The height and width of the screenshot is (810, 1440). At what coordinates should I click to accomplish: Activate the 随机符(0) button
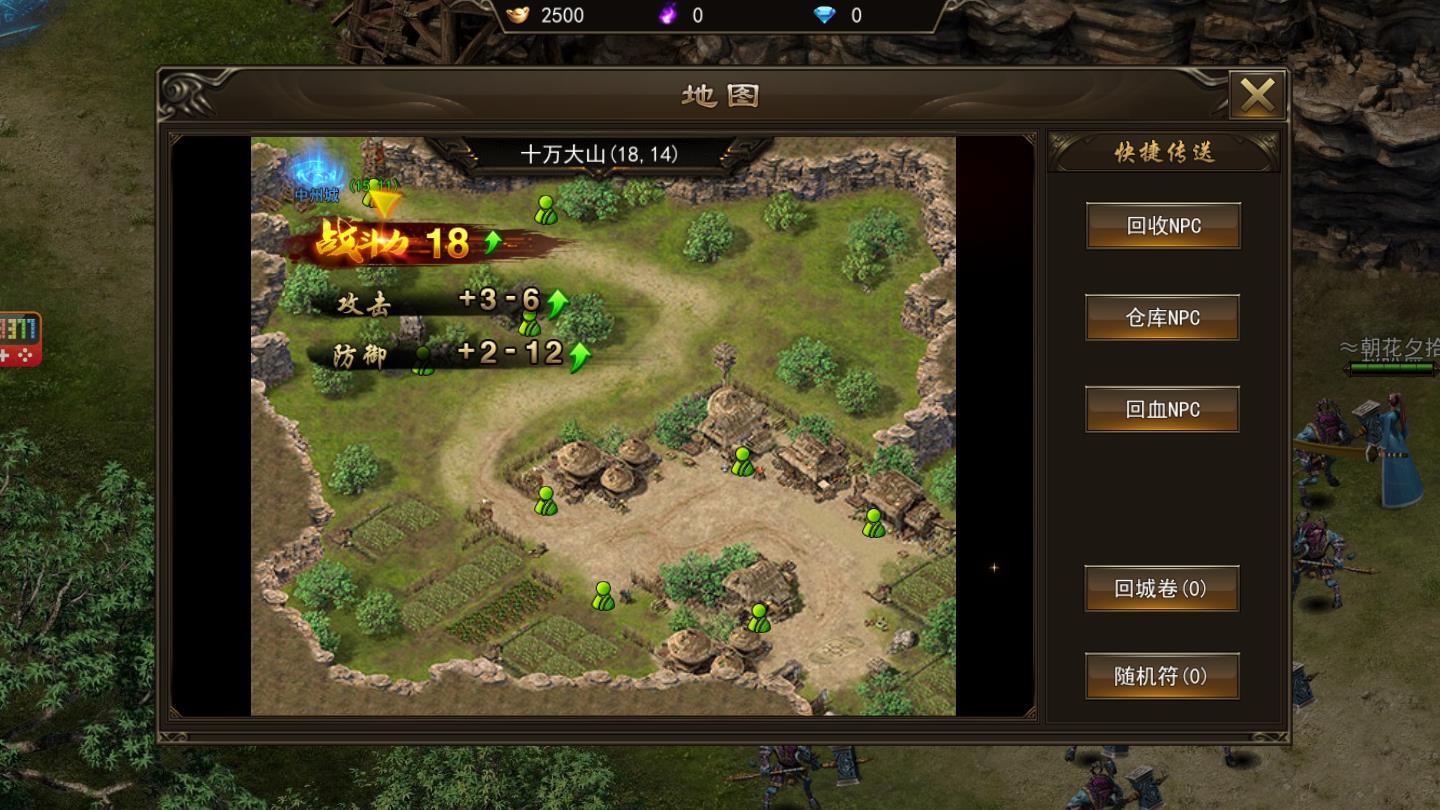pyautogui.click(x=1161, y=676)
